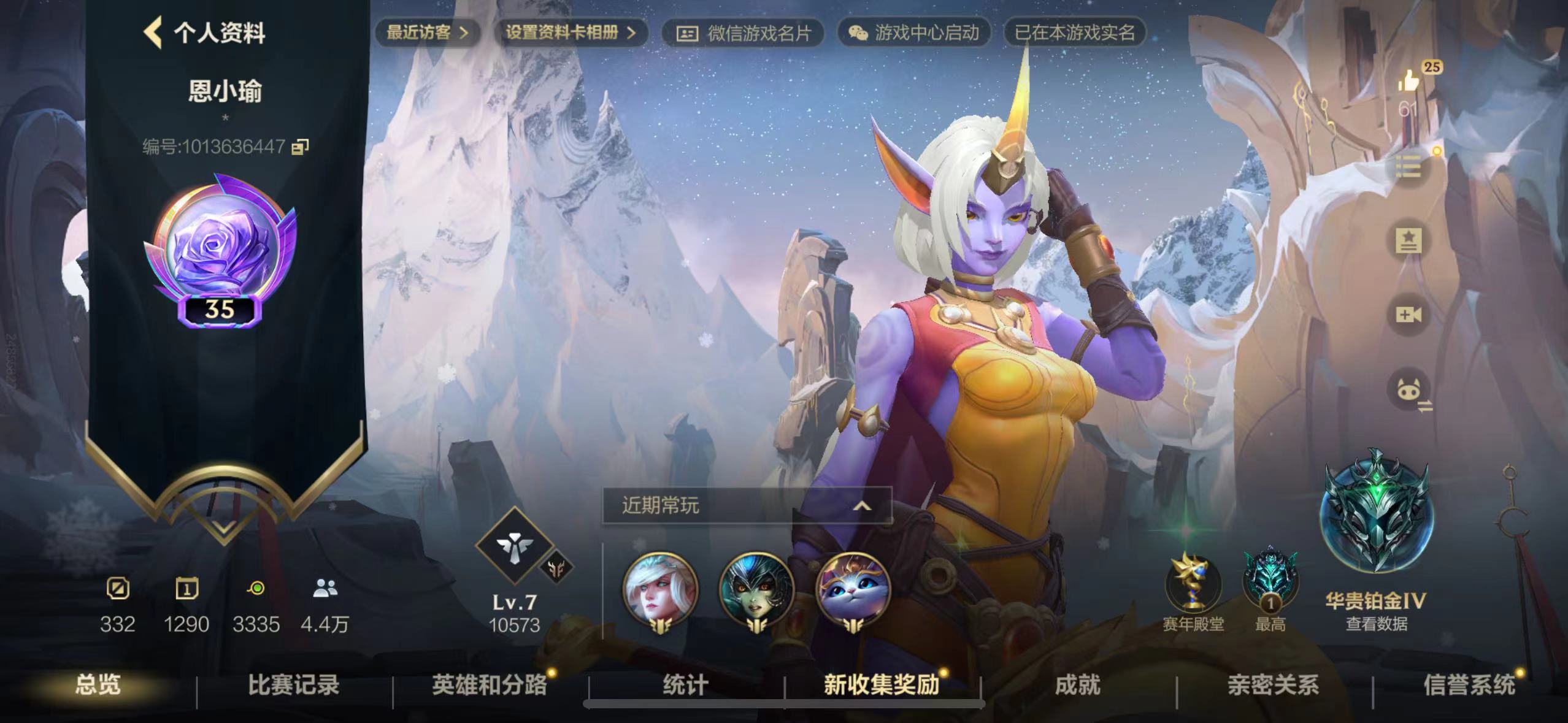Collapse the 近期常玩 dropdown
Screen dimensions: 1568x723
(x=862, y=506)
